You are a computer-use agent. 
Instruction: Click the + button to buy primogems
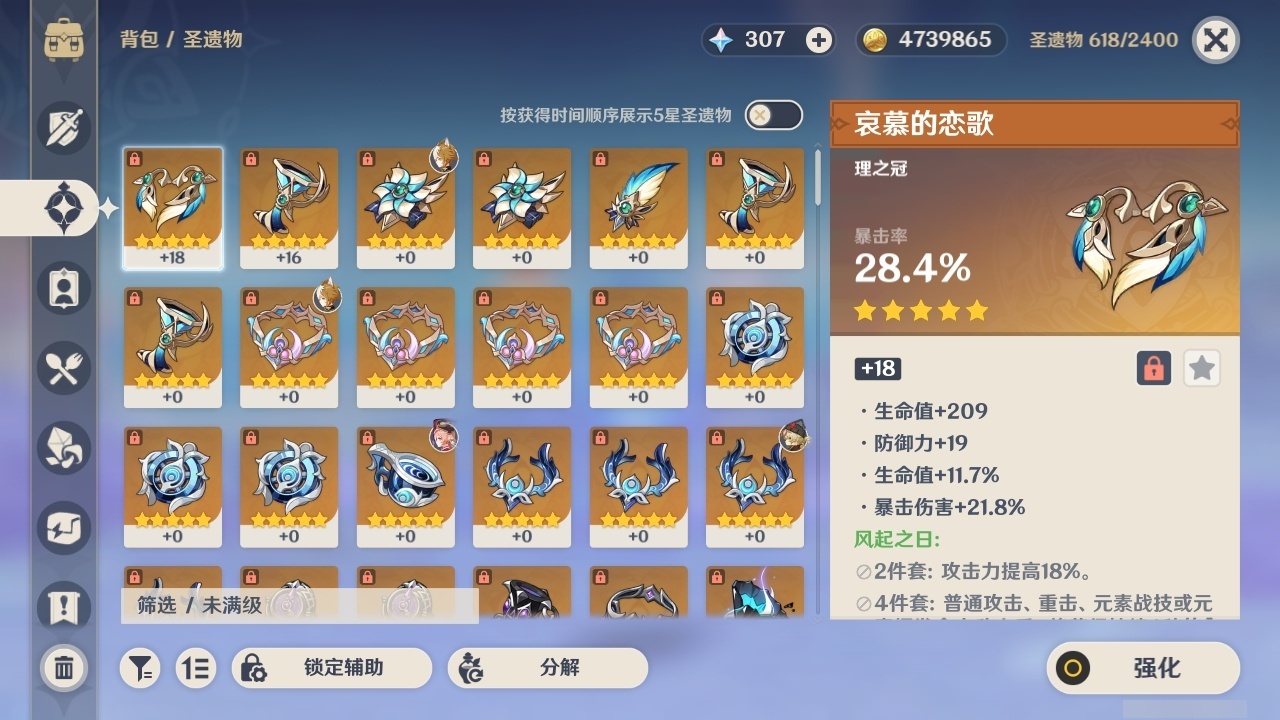820,40
